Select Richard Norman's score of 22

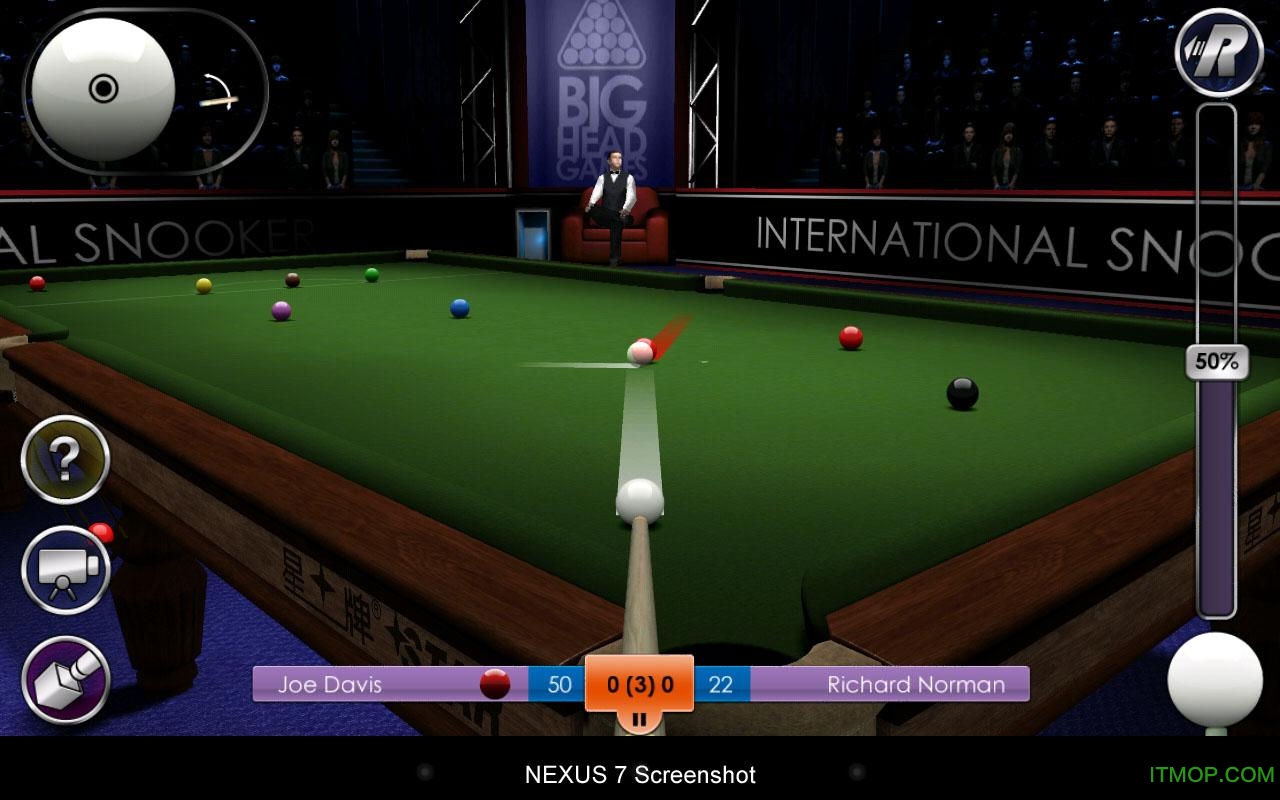tap(723, 685)
